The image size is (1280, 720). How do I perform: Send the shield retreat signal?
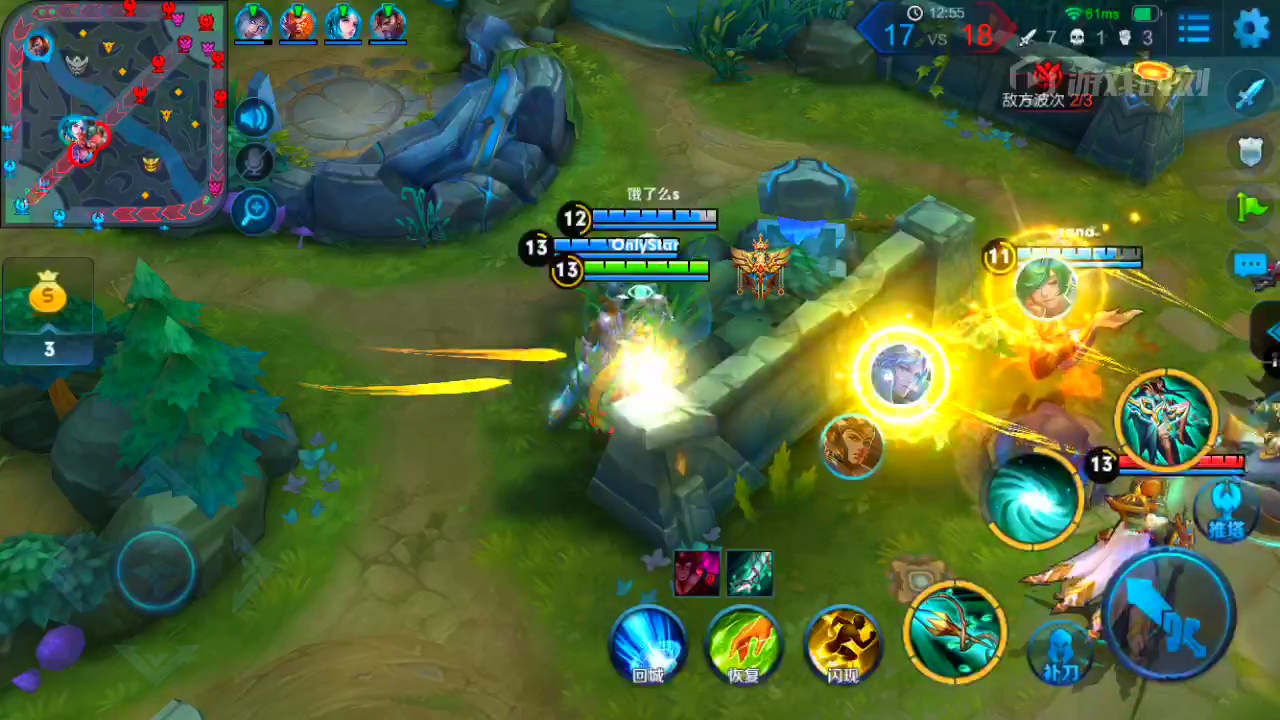[x=1252, y=151]
